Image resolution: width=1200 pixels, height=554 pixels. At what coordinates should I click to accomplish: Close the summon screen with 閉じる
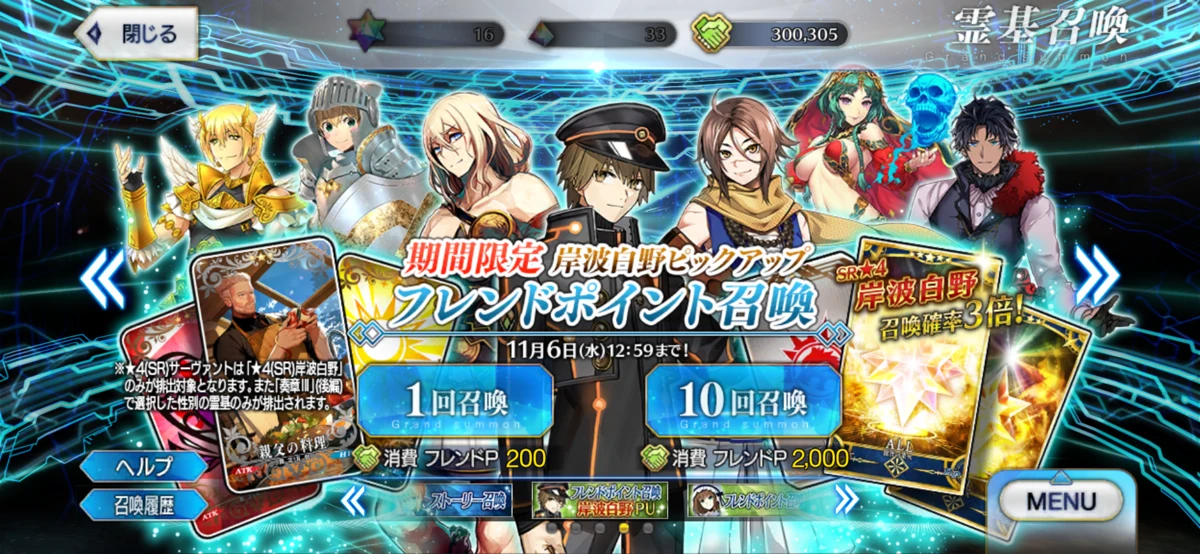coord(136,33)
